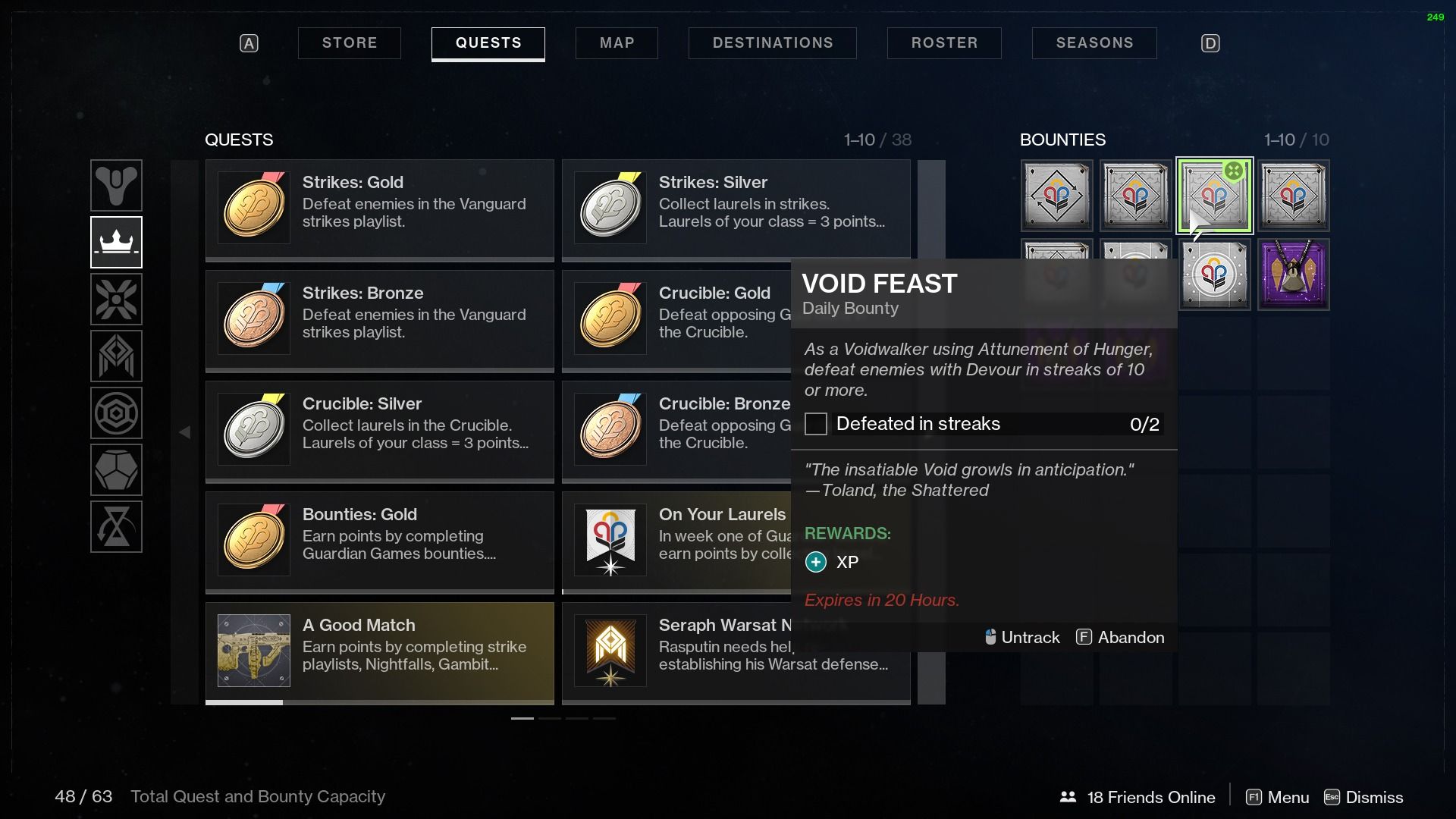The width and height of the screenshot is (1456, 819).
Task: Select the tracked Void Feast bounty icon
Action: pyautogui.click(x=1213, y=196)
